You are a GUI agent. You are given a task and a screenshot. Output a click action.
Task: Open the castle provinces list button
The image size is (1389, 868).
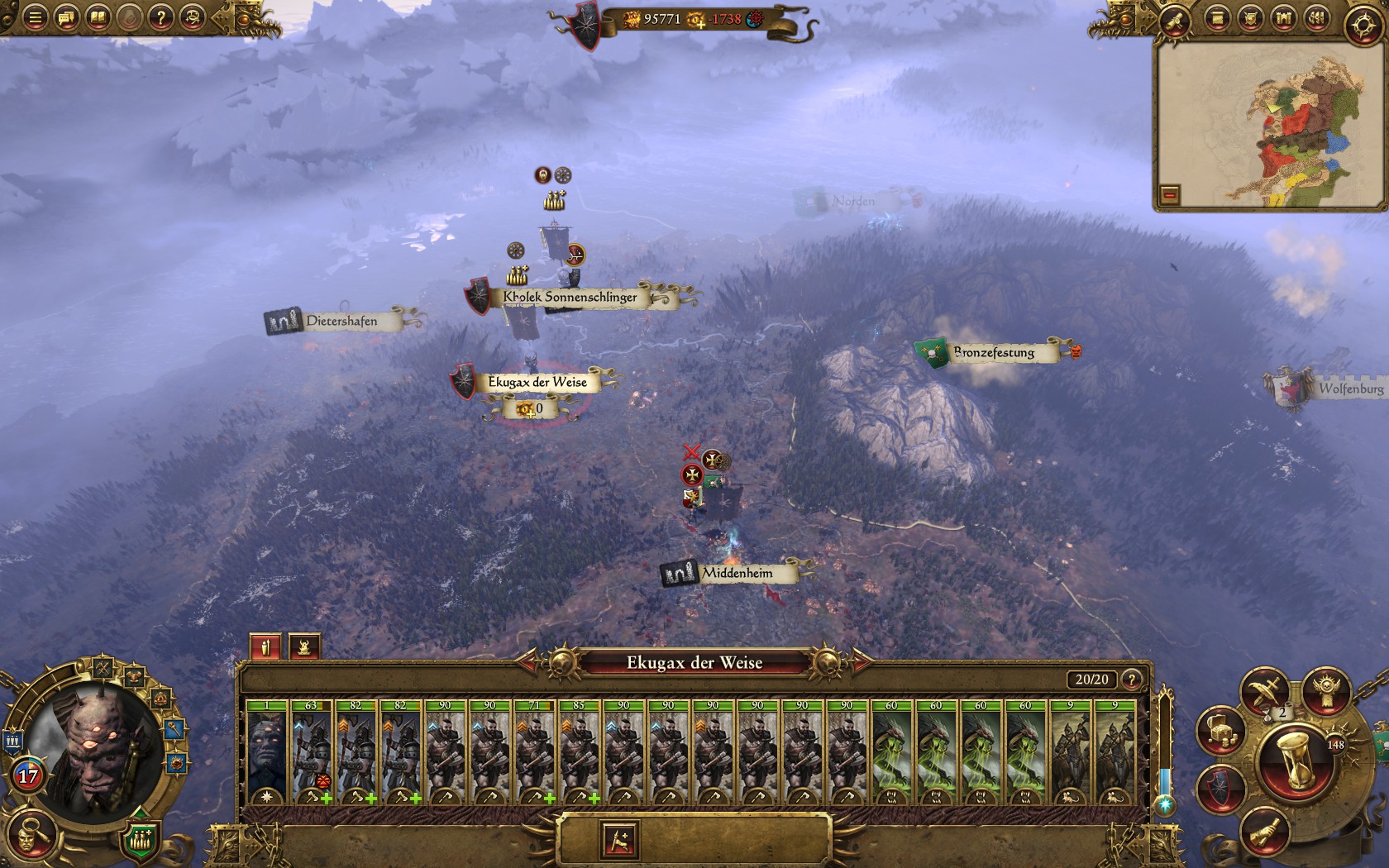point(1283,18)
